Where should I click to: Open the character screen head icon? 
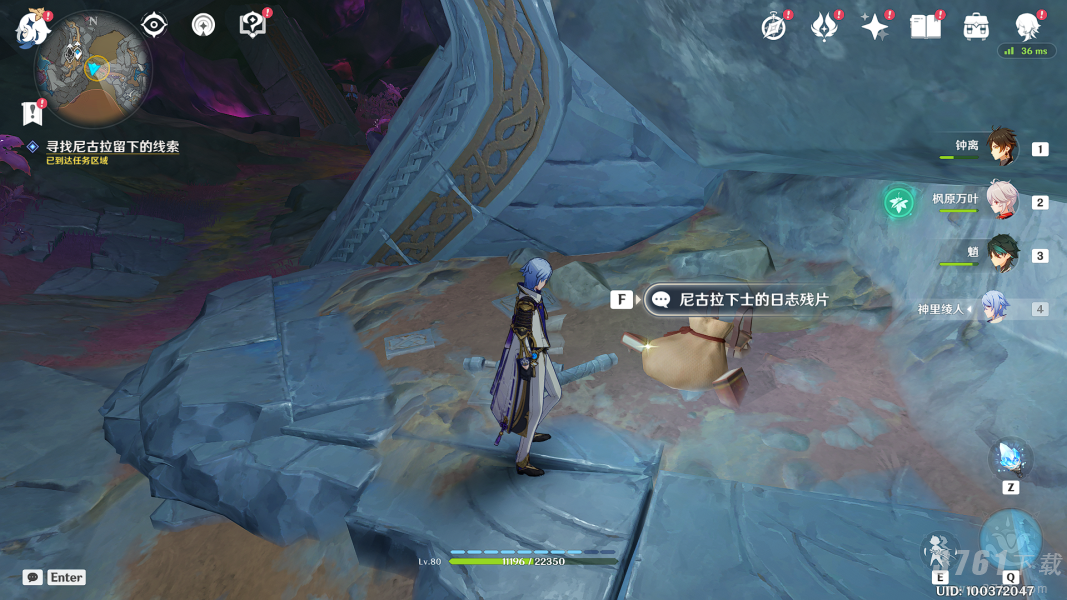[1027, 27]
